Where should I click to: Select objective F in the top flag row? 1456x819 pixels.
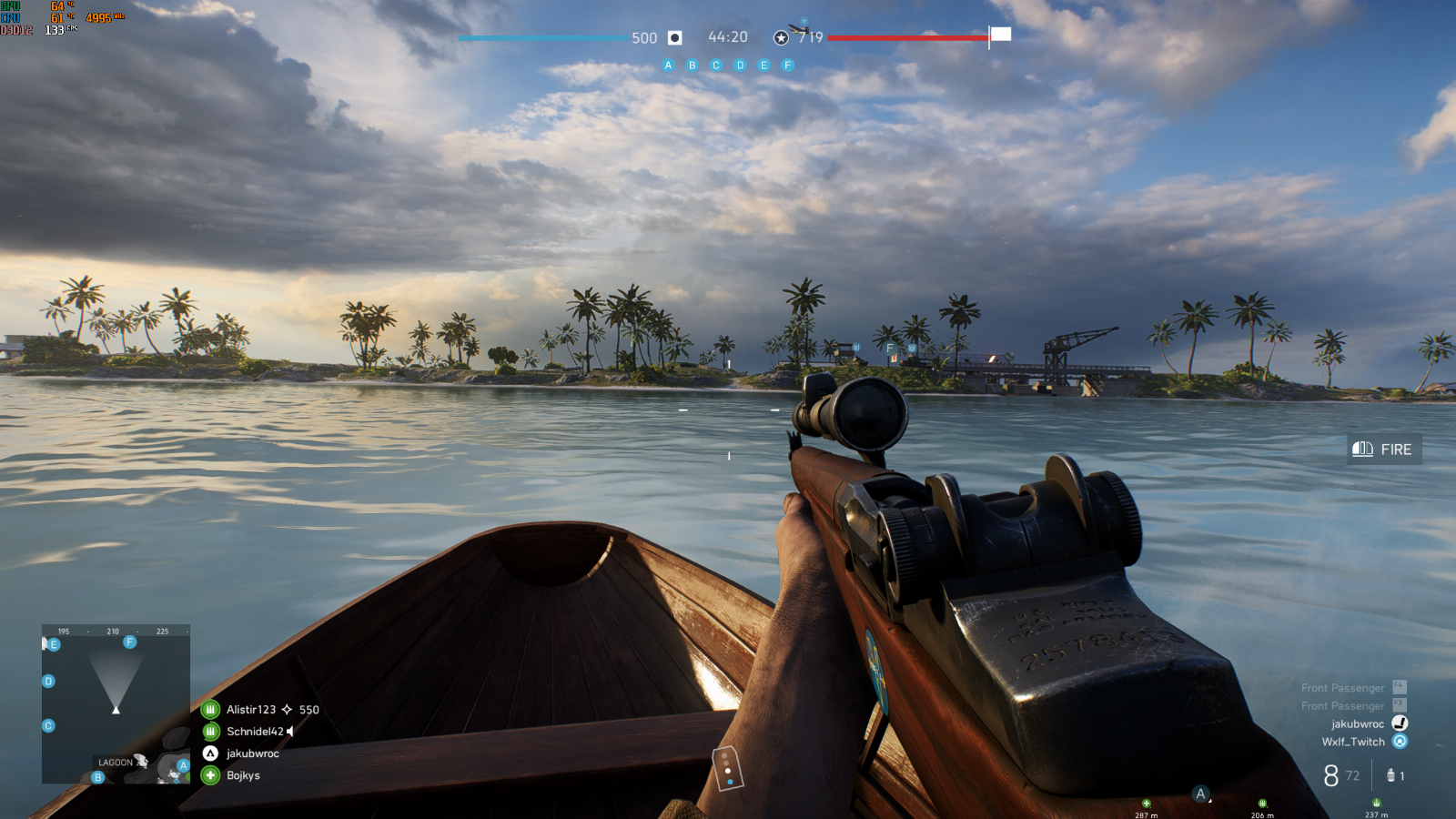[x=788, y=66]
